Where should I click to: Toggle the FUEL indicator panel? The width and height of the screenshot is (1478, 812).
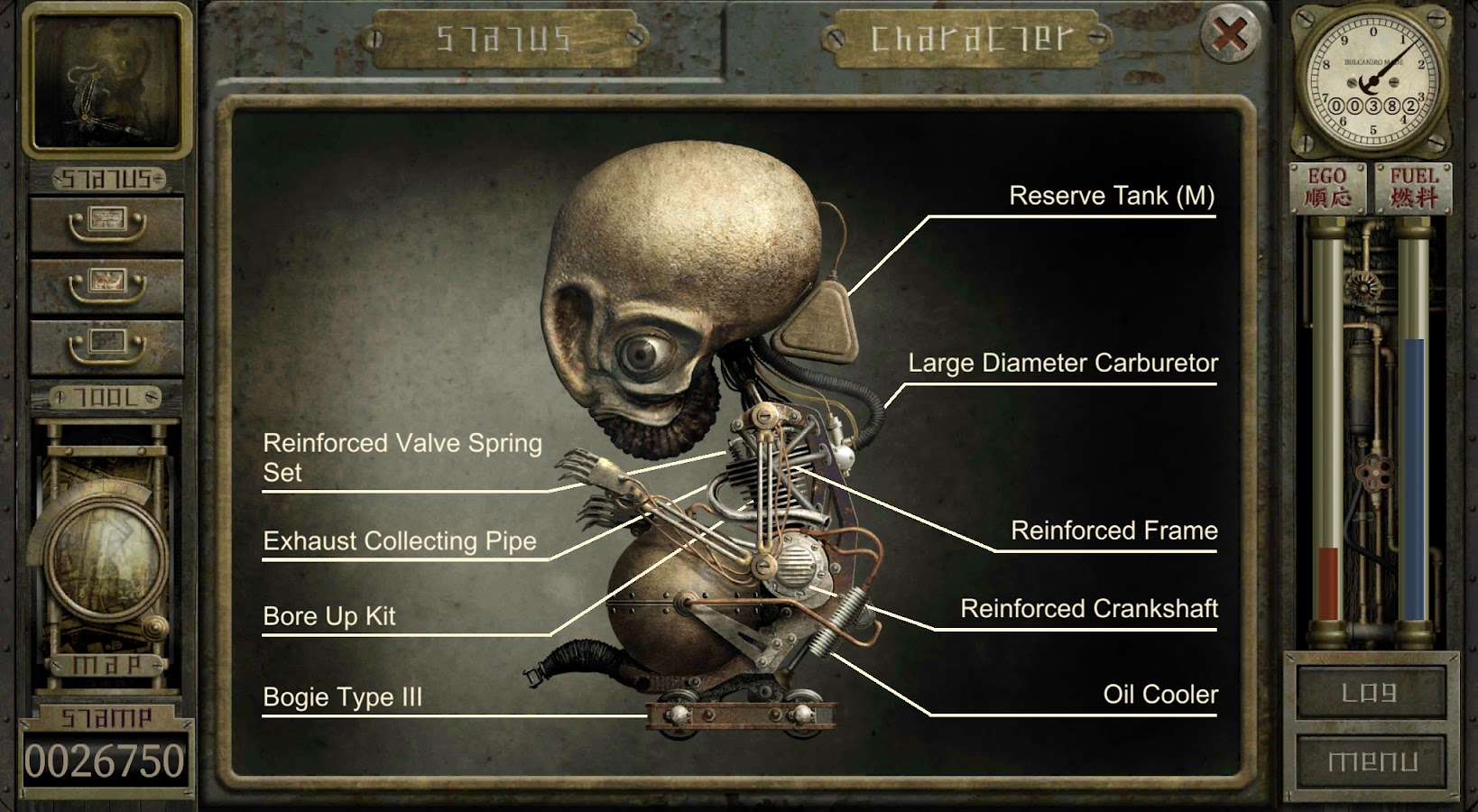pos(1413,189)
